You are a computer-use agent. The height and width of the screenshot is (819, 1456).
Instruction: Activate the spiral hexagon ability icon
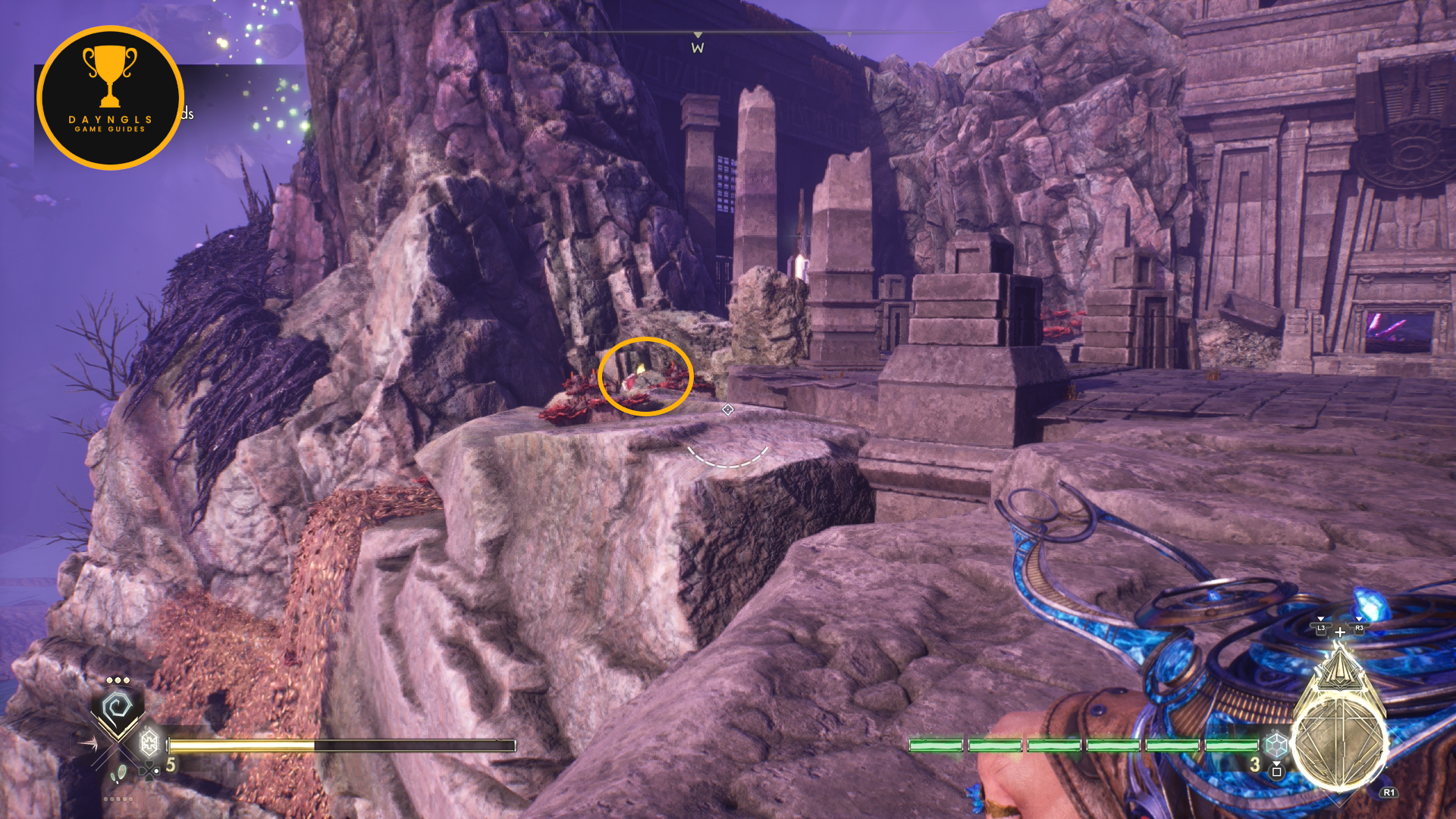coord(118,710)
